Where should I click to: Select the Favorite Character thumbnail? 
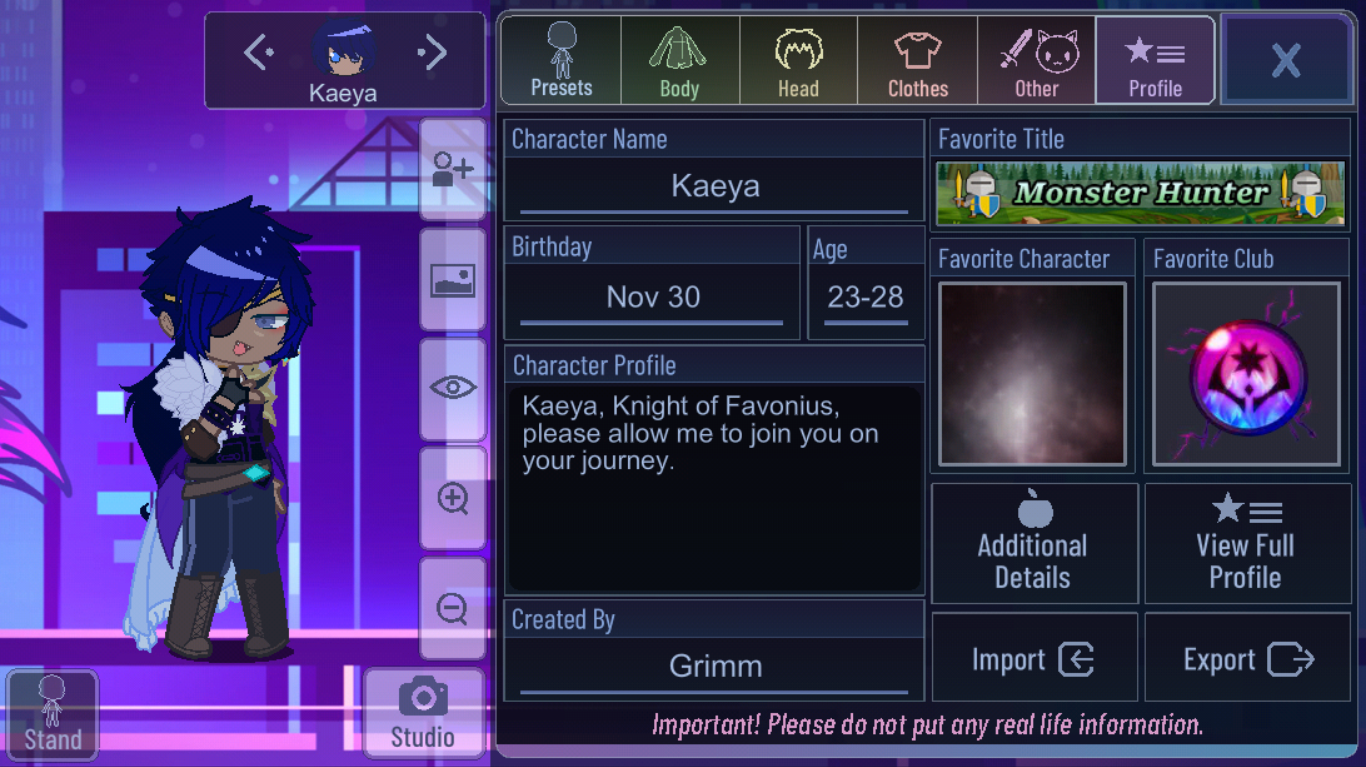(x=1031, y=373)
